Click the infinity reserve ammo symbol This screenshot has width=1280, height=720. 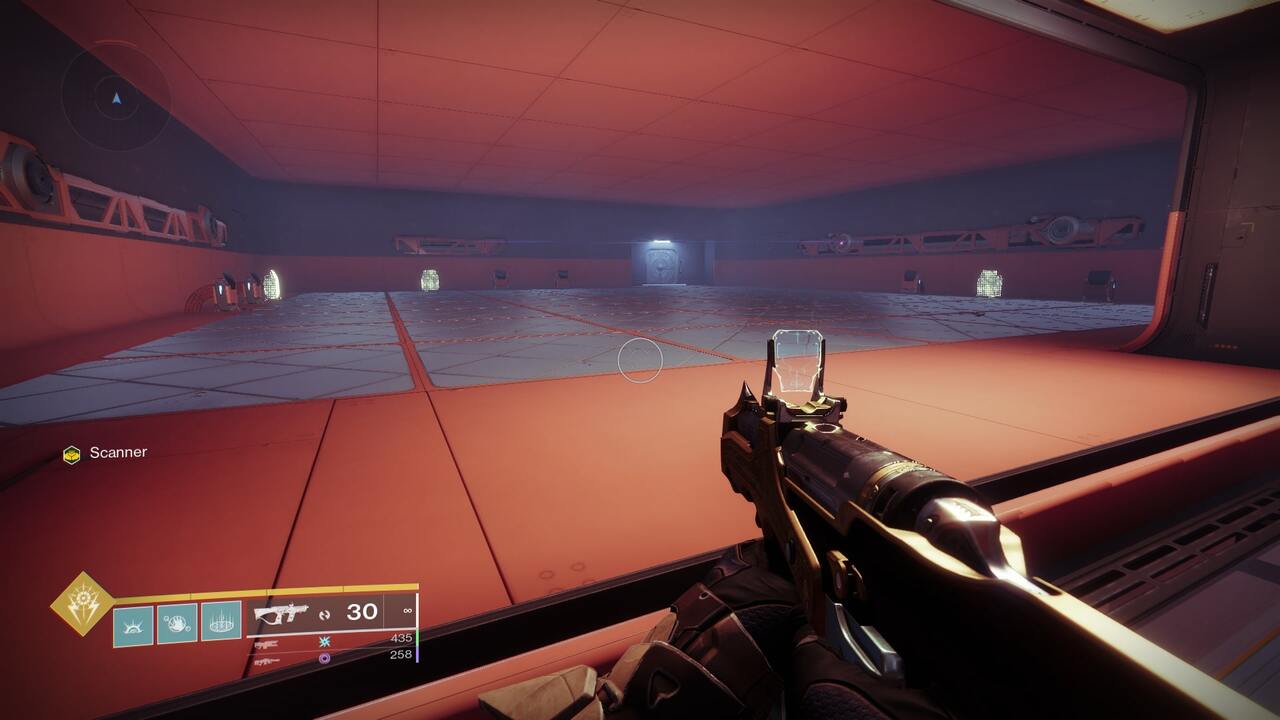pos(408,611)
